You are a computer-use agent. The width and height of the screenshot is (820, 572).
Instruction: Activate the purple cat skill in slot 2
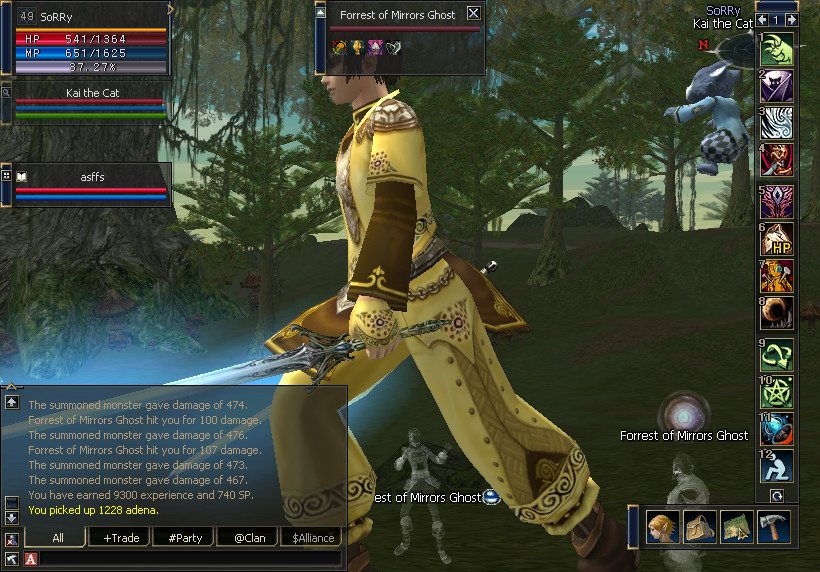click(777, 86)
